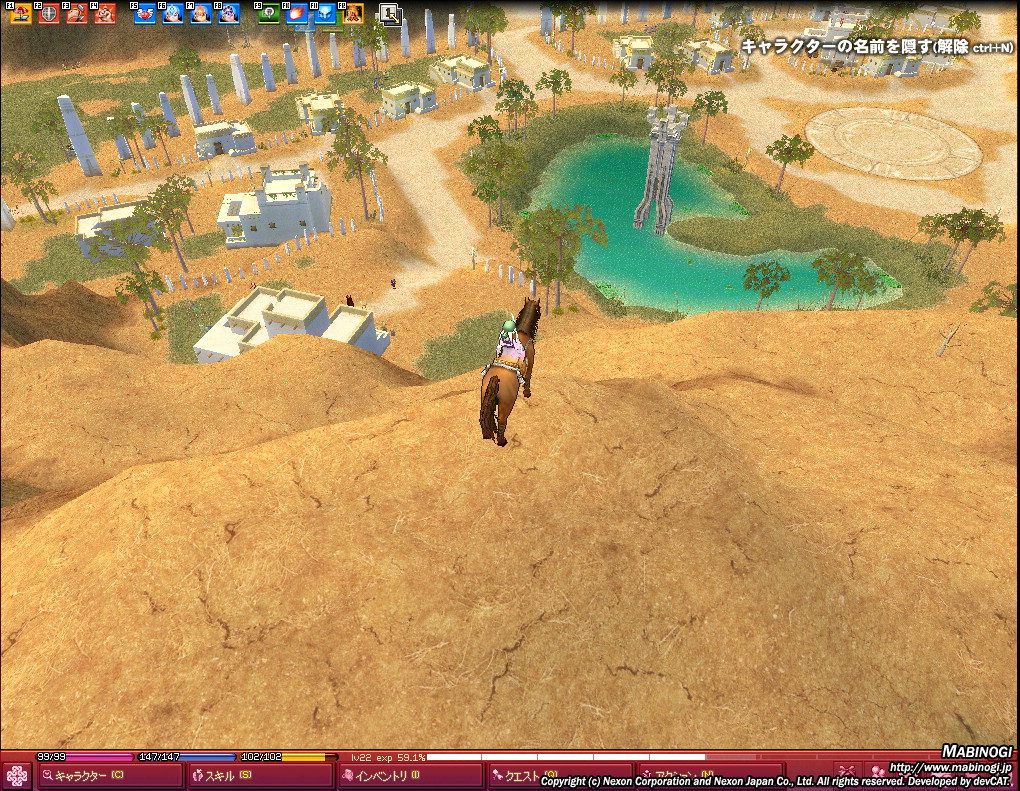This screenshot has width=1020, height=791.
Task: Activate the F4 fist attack skill
Action: (x=104, y=13)
